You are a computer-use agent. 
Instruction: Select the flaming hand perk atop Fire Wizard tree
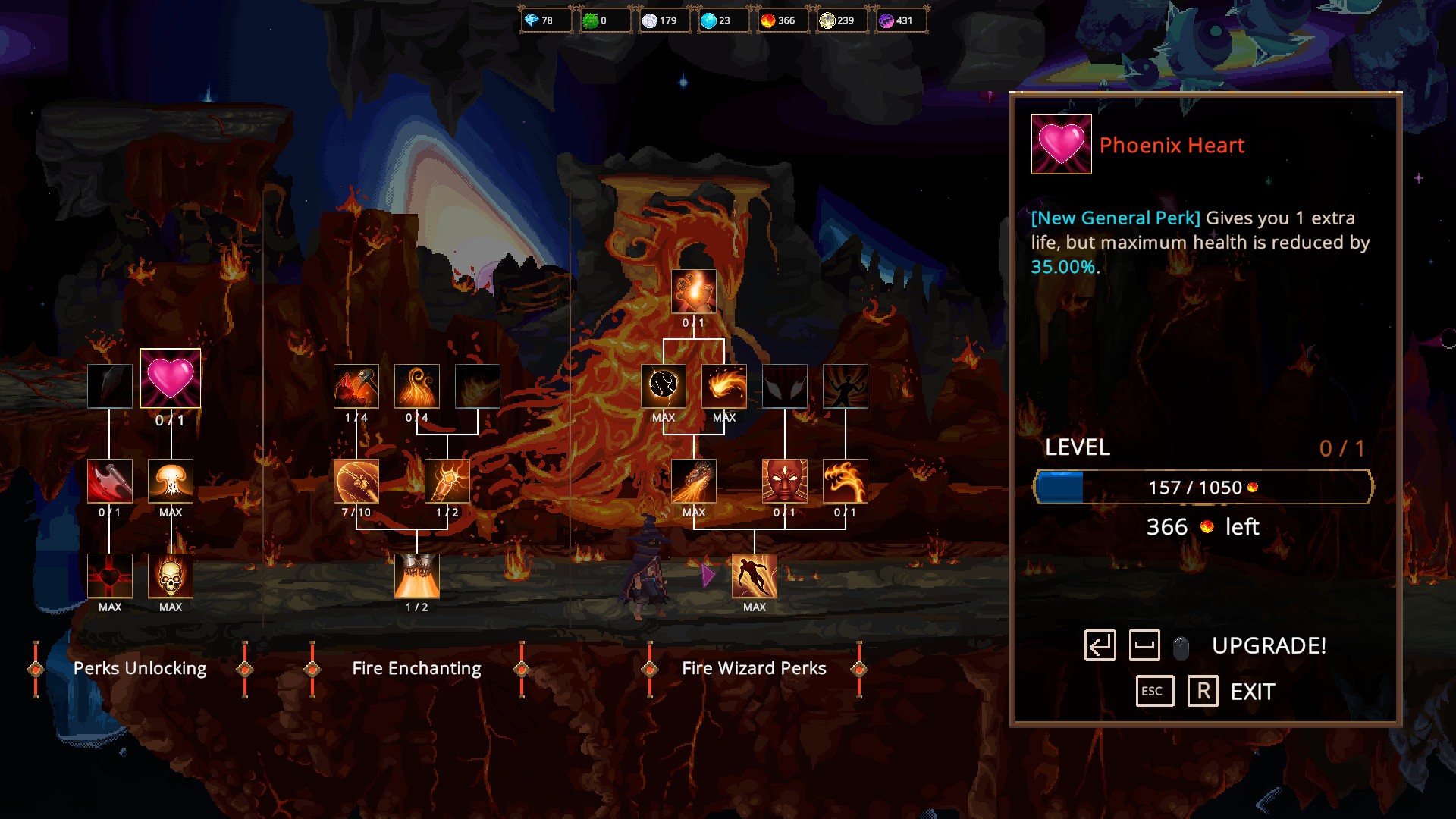[x=692, y=292]
